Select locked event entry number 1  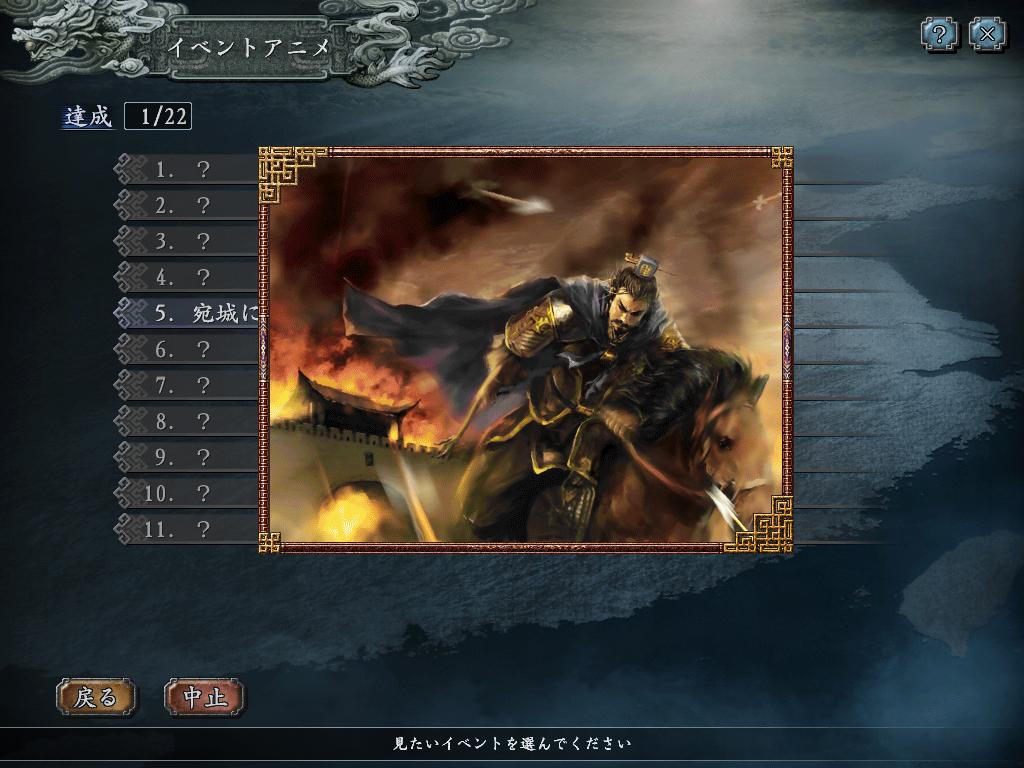190,170
